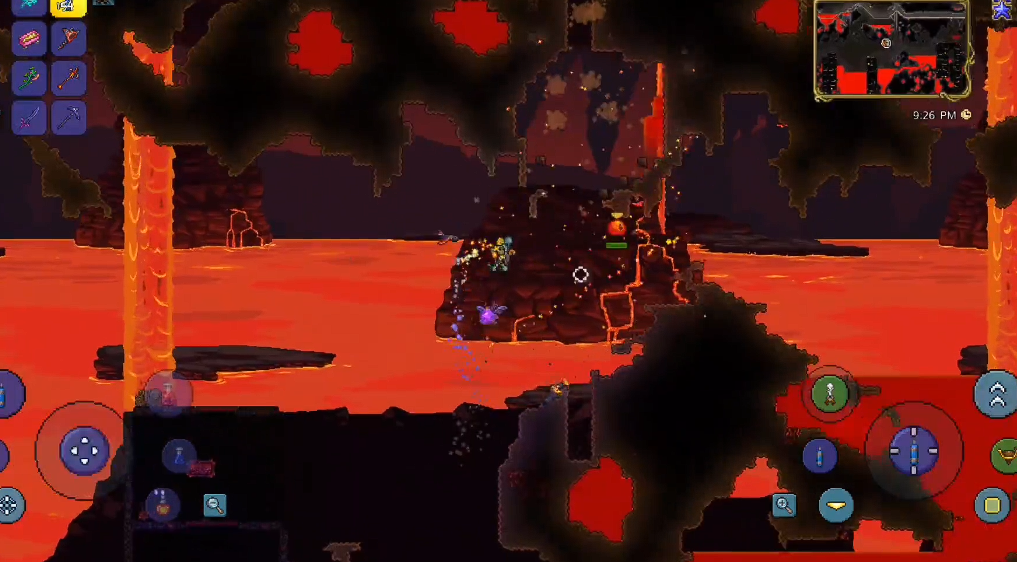Viewport: 1017px width, 562px height.
Task: Select the red war axe hotbar slot
Action: [68, 39]
